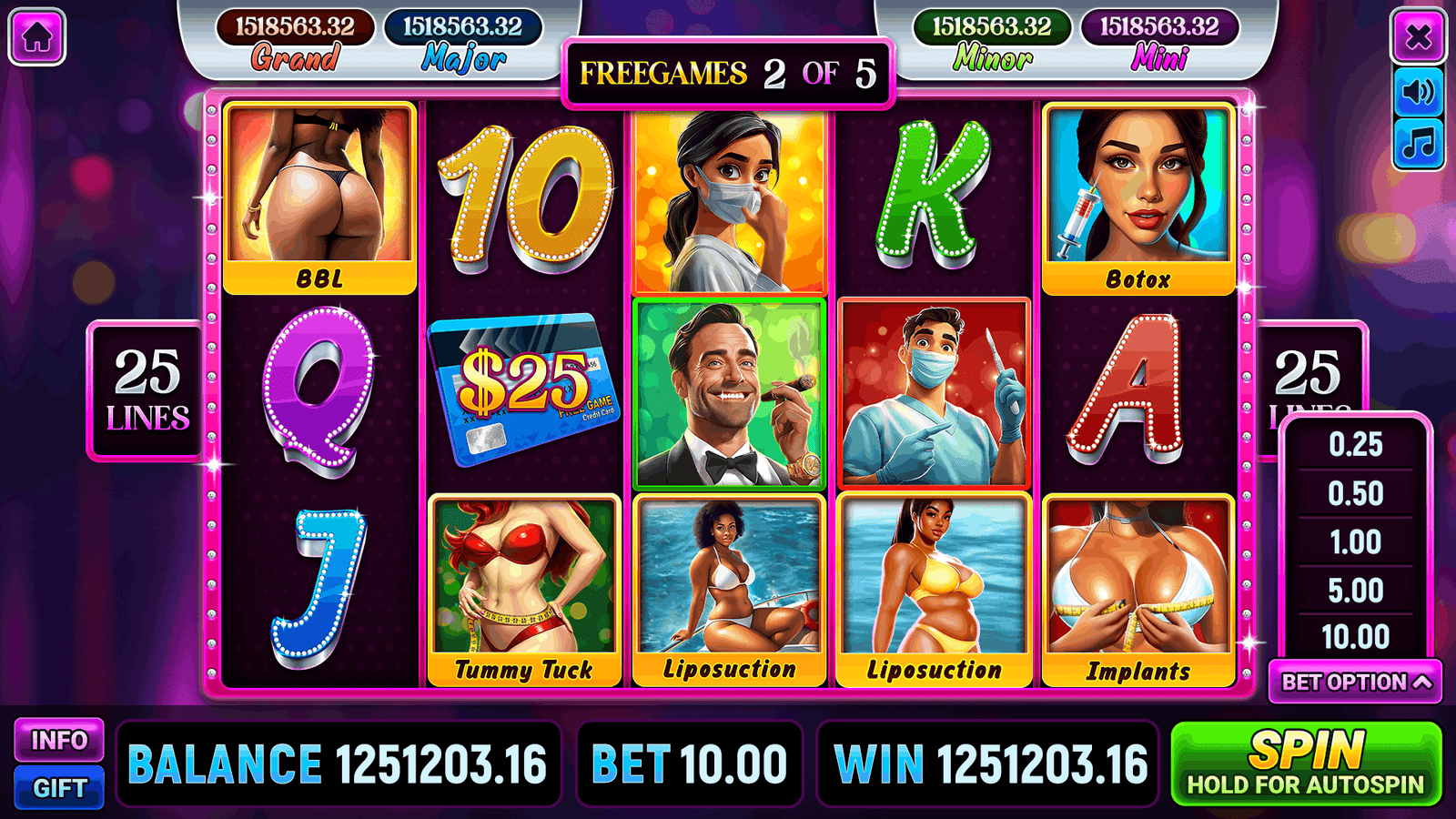
Task: Set the bet to 1.00
Action: pyautogui.click(x=1355, y=542)
